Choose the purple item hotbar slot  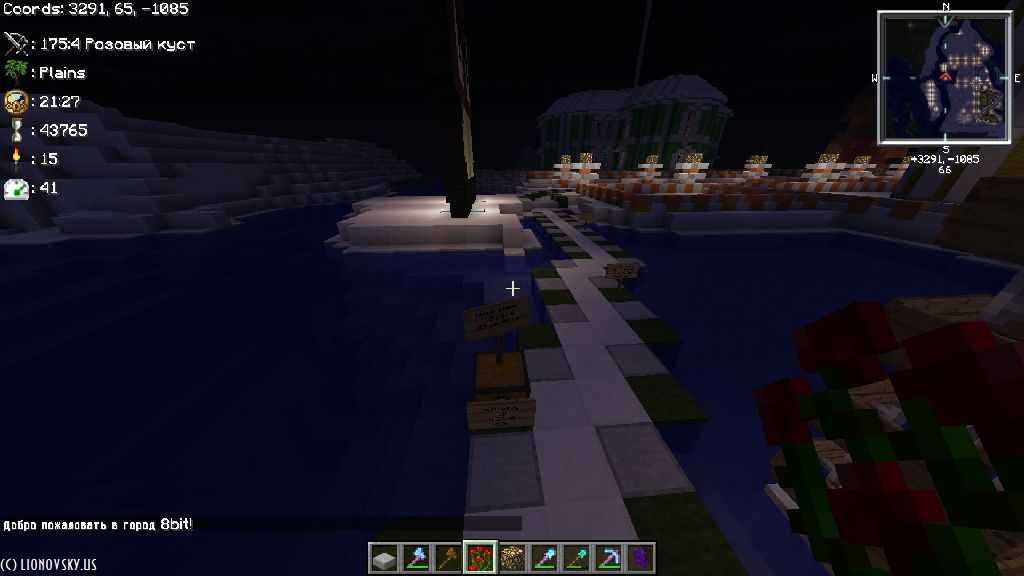pyautogui.click(x=640, y=558)
